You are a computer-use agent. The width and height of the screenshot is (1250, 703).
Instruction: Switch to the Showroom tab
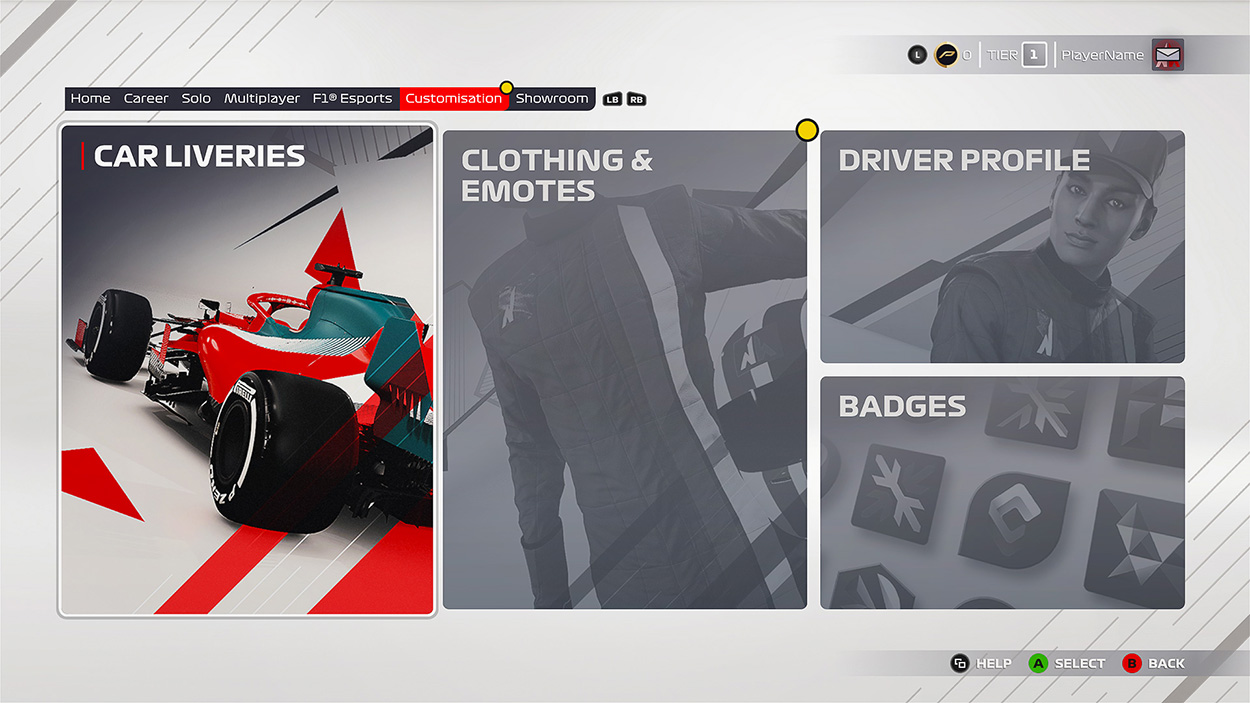coord(552,99)
